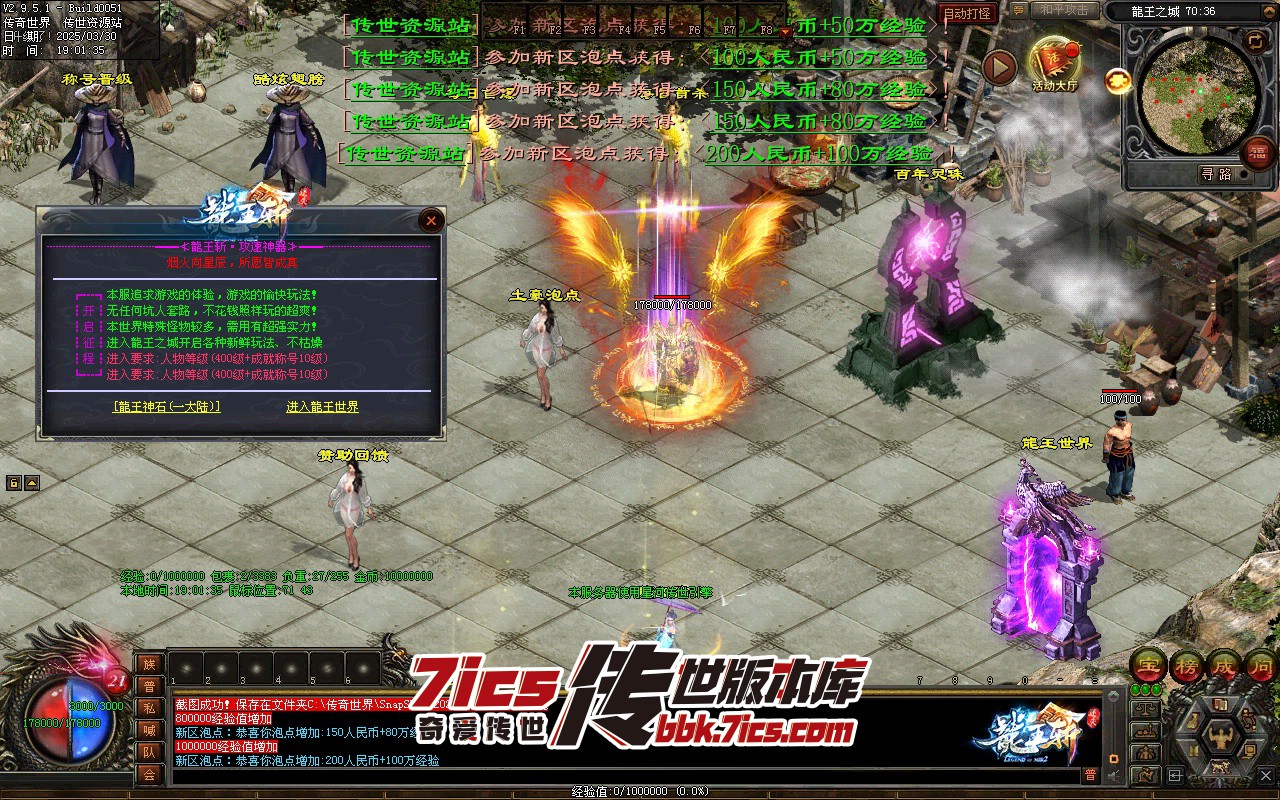Open the 宝 round menu button
This screenshot has height=800, width=1280.
[1149, 664]
